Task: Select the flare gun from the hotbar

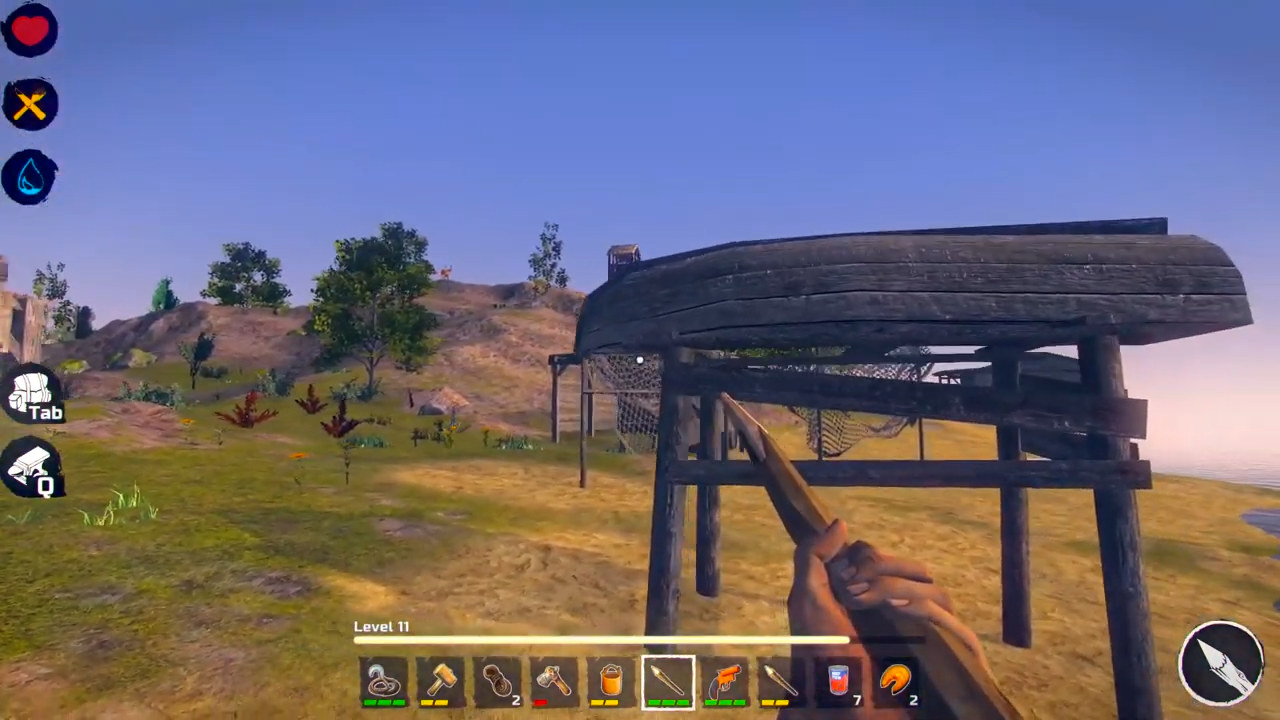Action: [726, 681]
